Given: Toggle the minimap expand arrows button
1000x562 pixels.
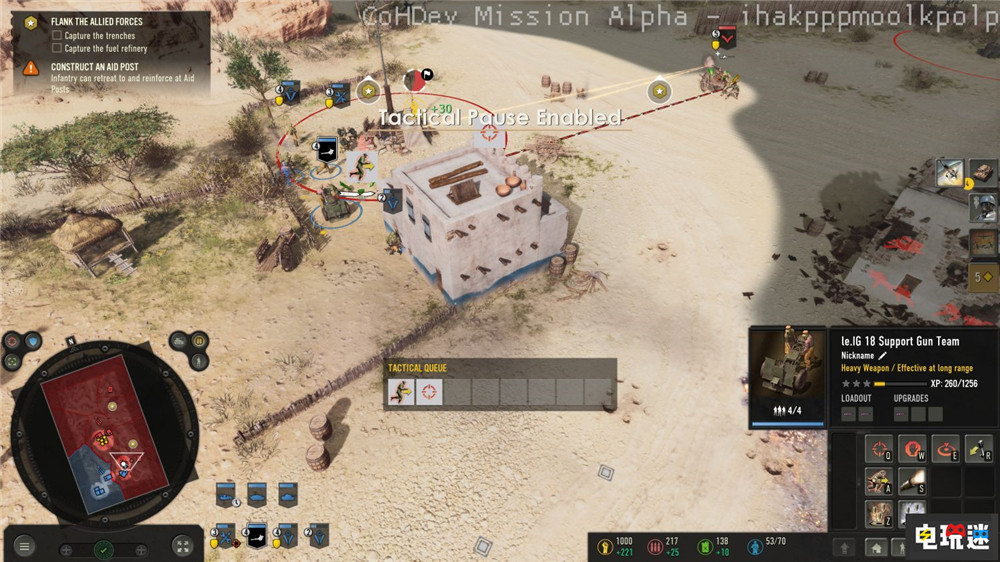Looking at the screenshot, I should (x=182, y=546).
